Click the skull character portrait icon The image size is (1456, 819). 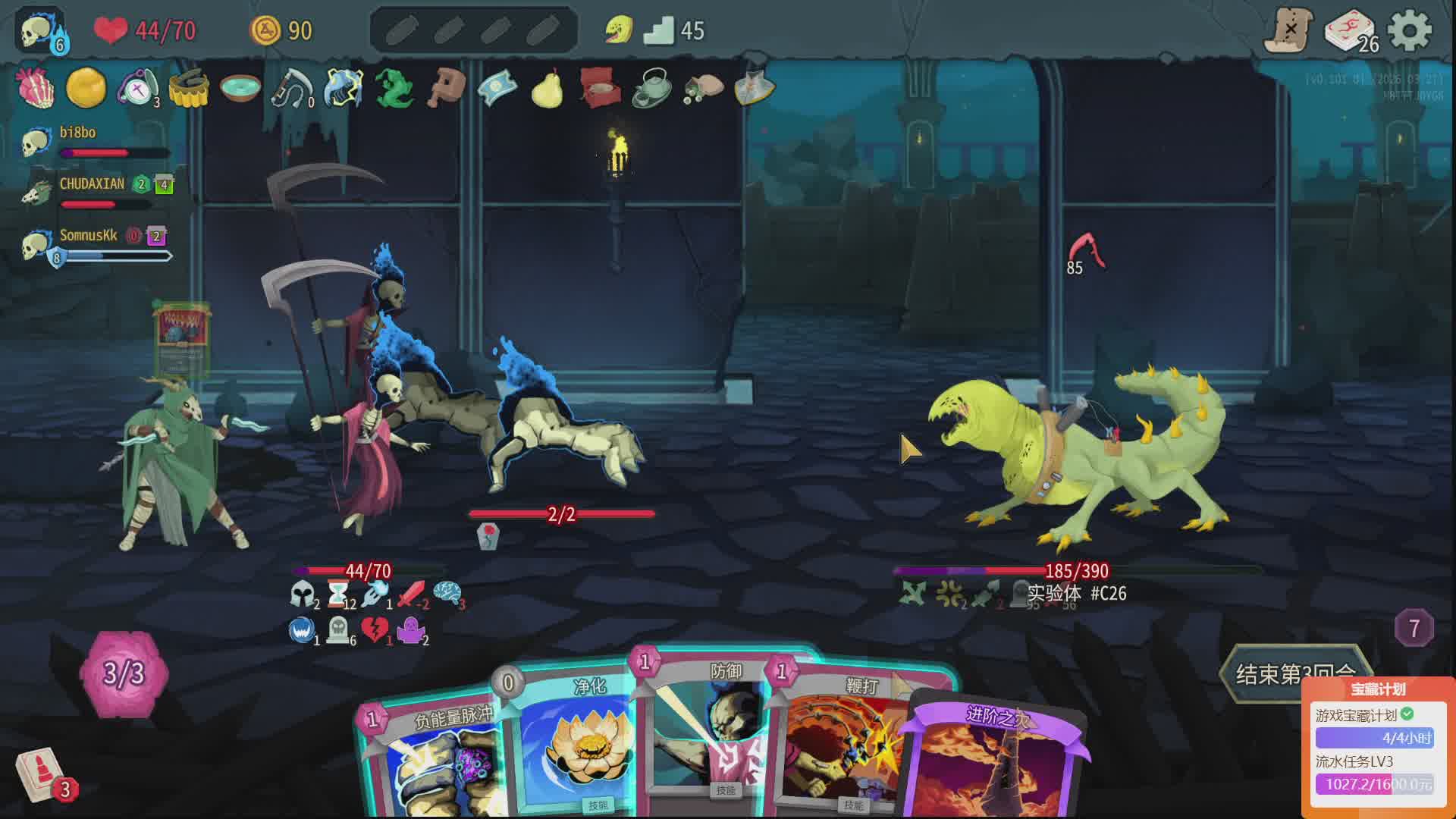click(x=39, y=30)
